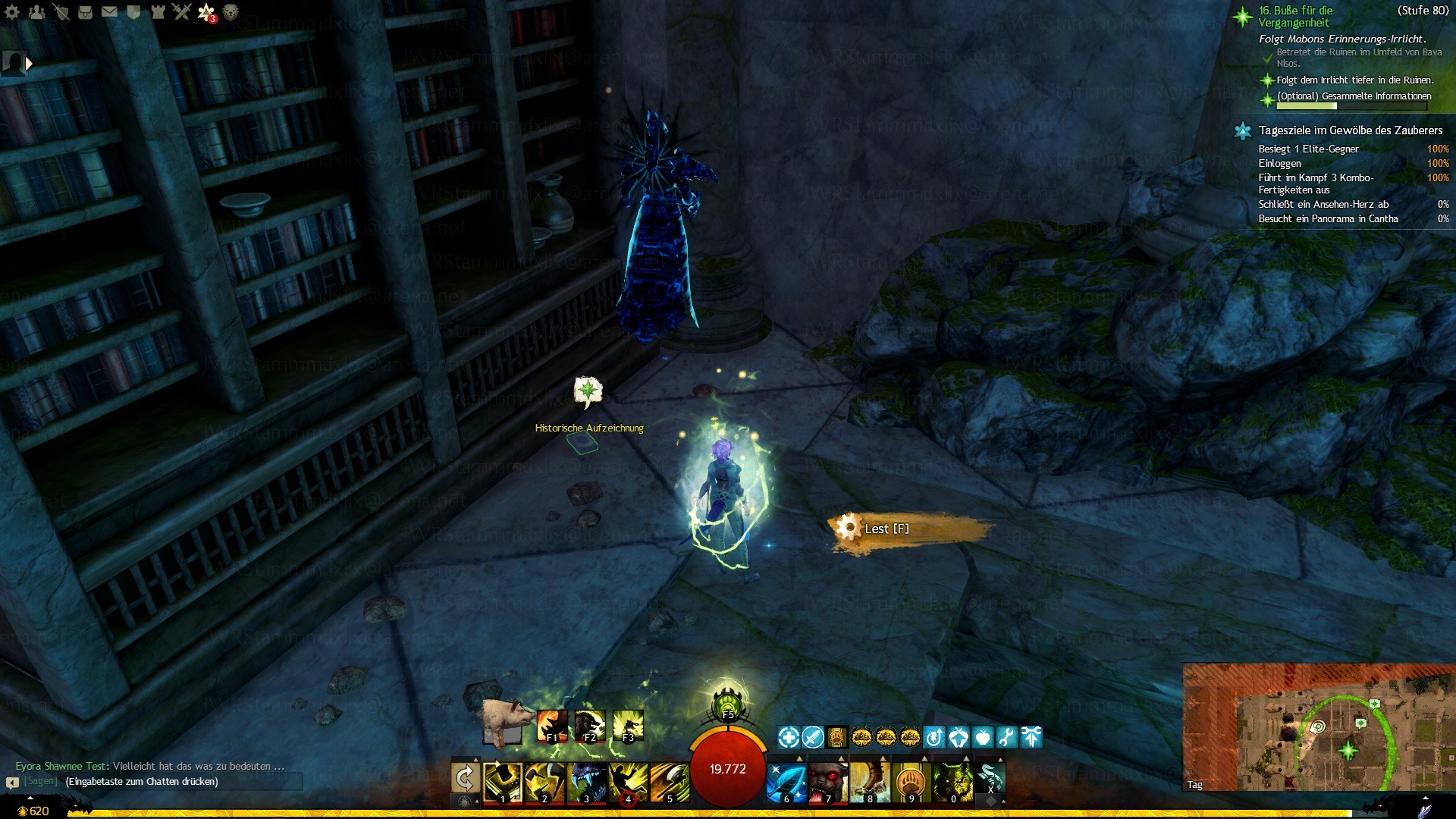Open the guild shield panel

point(133,12)
